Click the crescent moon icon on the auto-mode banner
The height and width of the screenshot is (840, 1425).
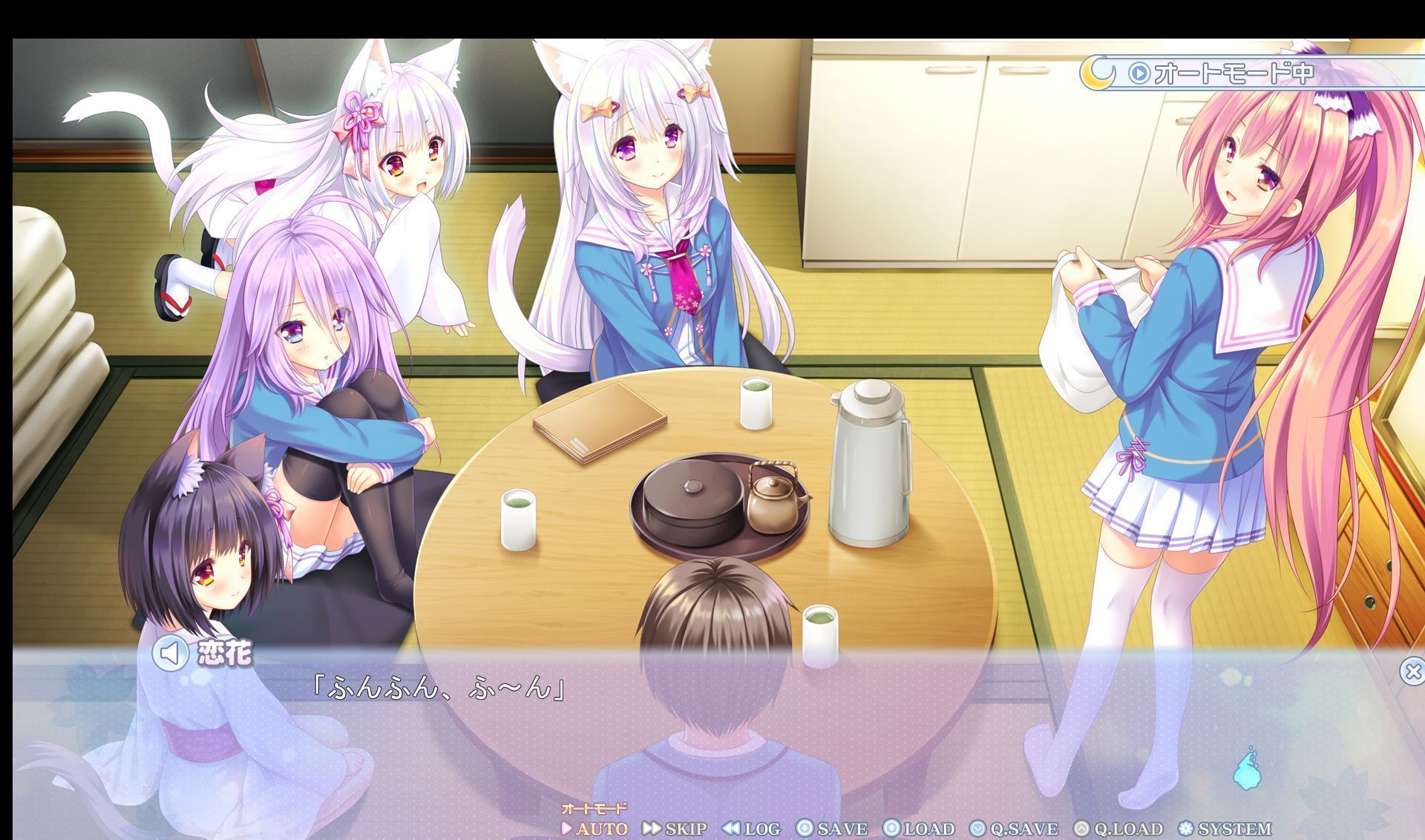tap(1098, 73)
